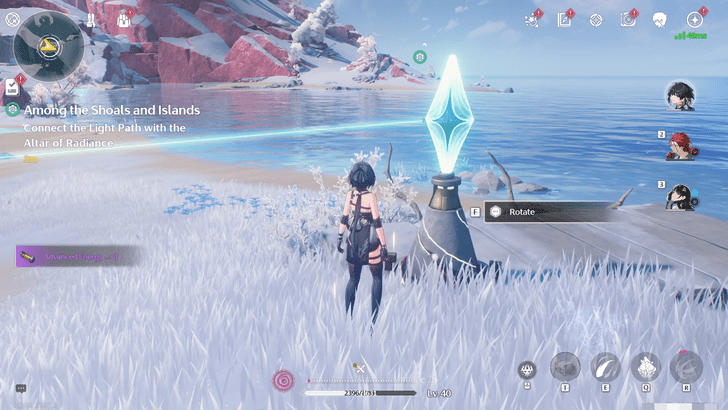
Task: Open the chat bubble icon
Action: pyautogui.click(x=20, y=388)
